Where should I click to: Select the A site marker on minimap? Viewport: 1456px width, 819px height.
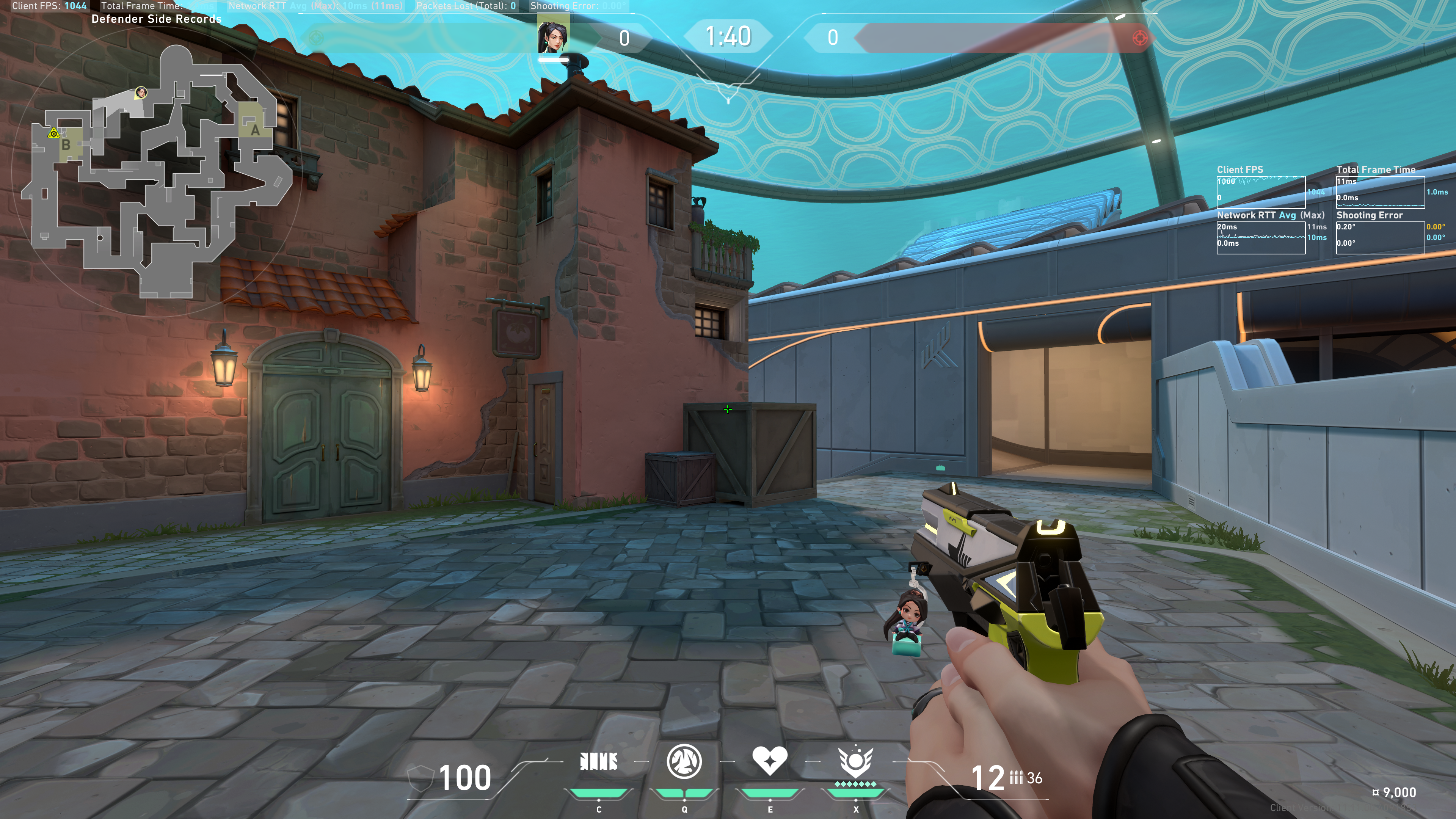click(x=255, y=130)
